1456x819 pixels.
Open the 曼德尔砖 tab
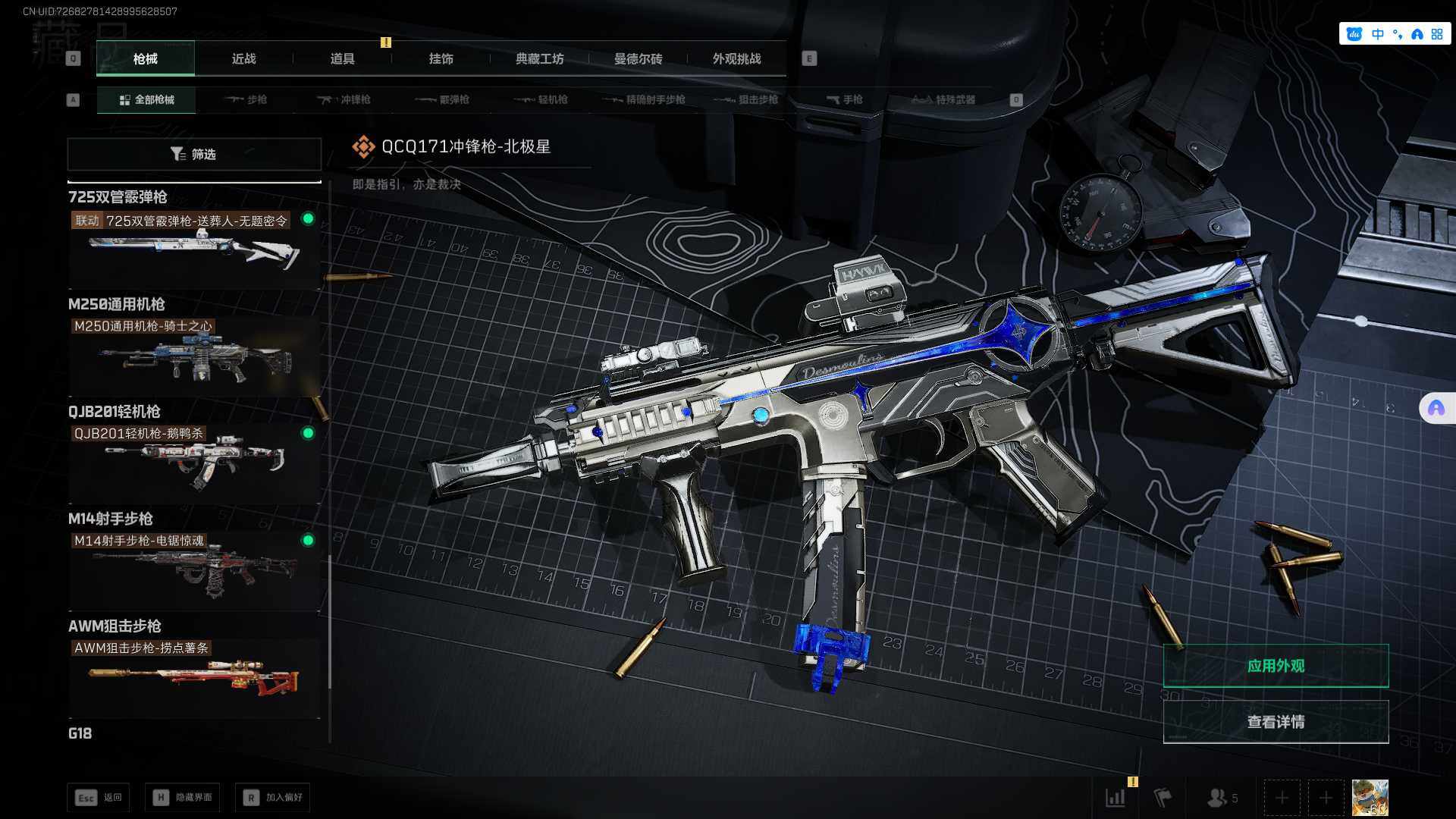tap(638, 58)
